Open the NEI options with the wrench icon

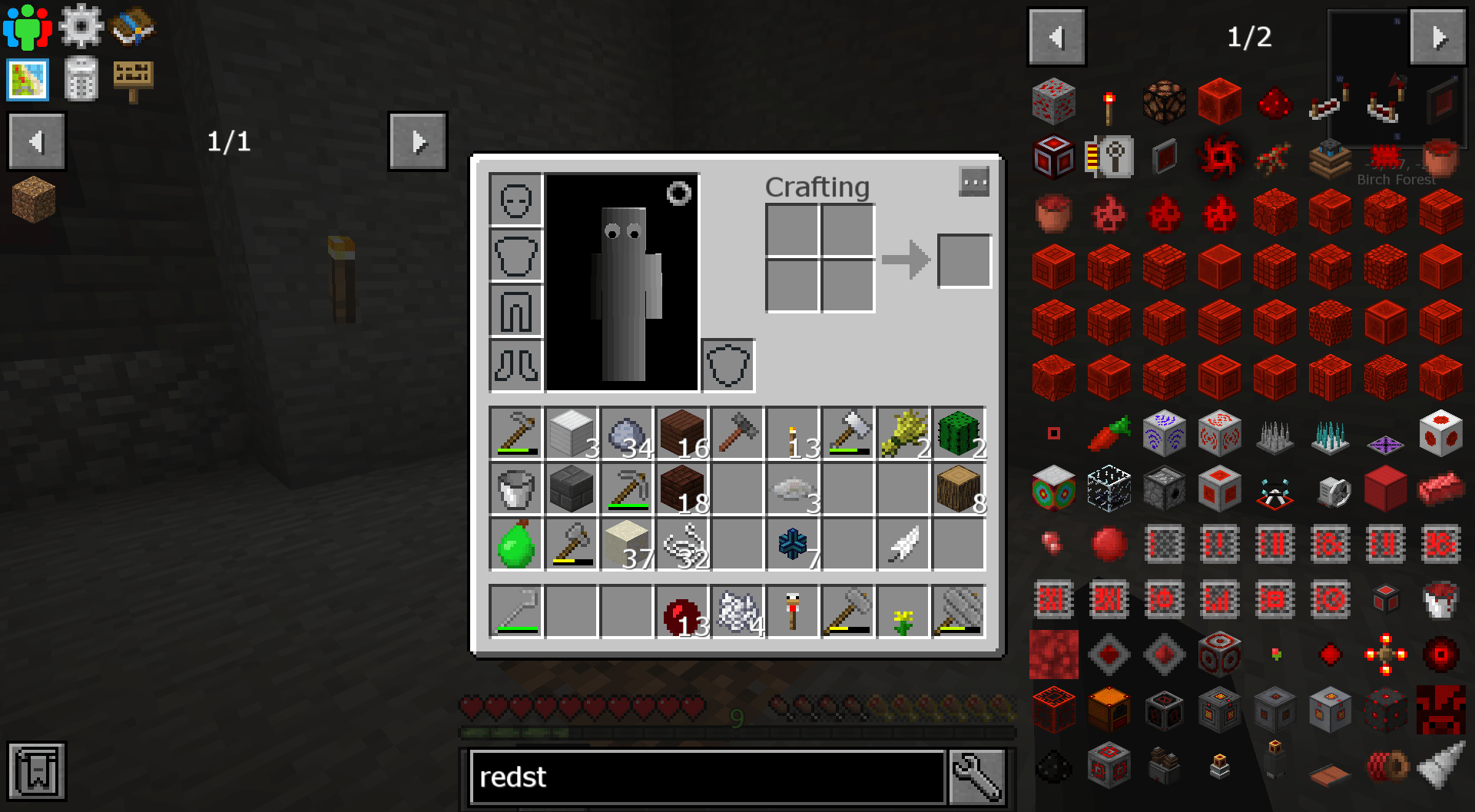click(x=977, y=777)
